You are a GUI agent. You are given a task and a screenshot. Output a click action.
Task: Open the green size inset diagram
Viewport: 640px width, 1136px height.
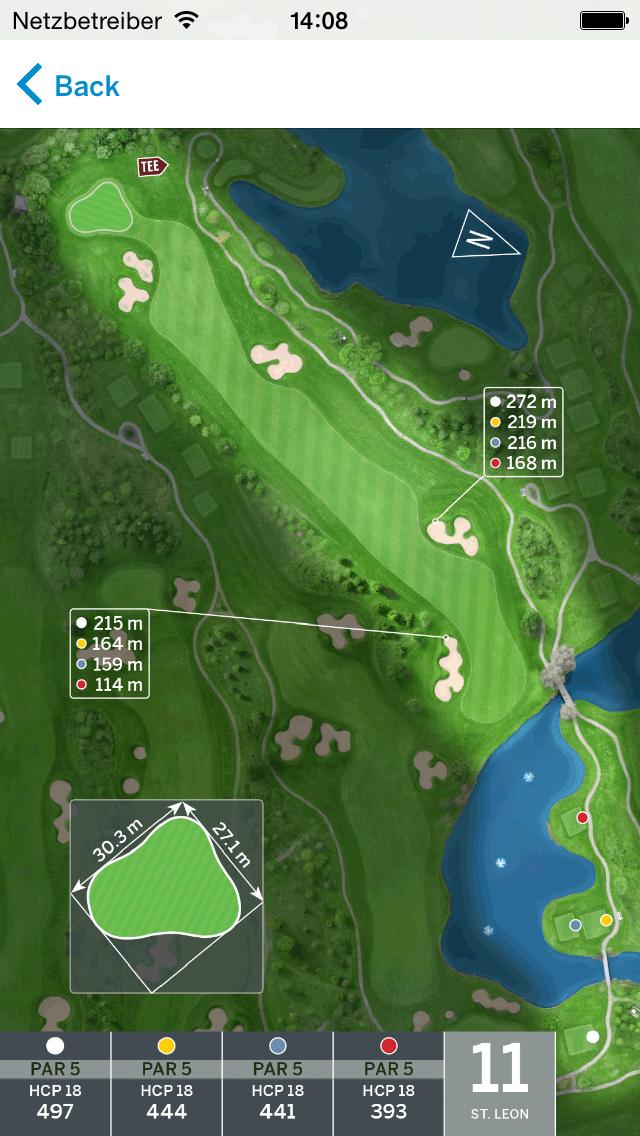coord(166,896)
